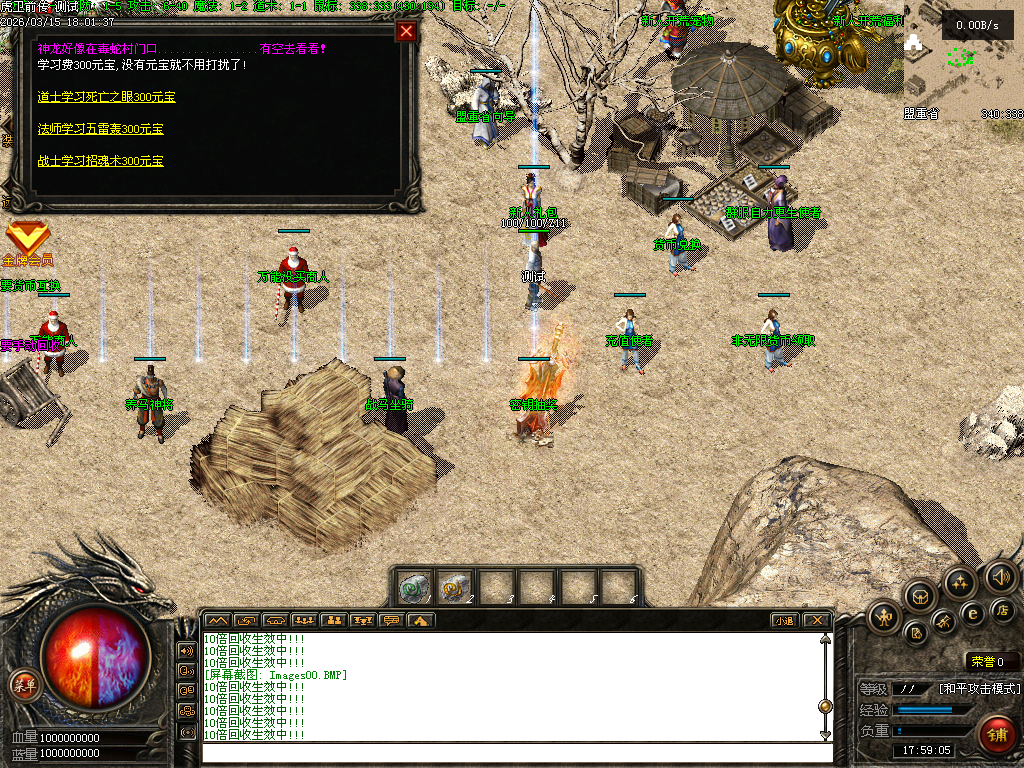Image resolution: width=1024 pixels, height=768 pixels.
Task: Click the 小退 logout button
Action: [x=784, y=620]
